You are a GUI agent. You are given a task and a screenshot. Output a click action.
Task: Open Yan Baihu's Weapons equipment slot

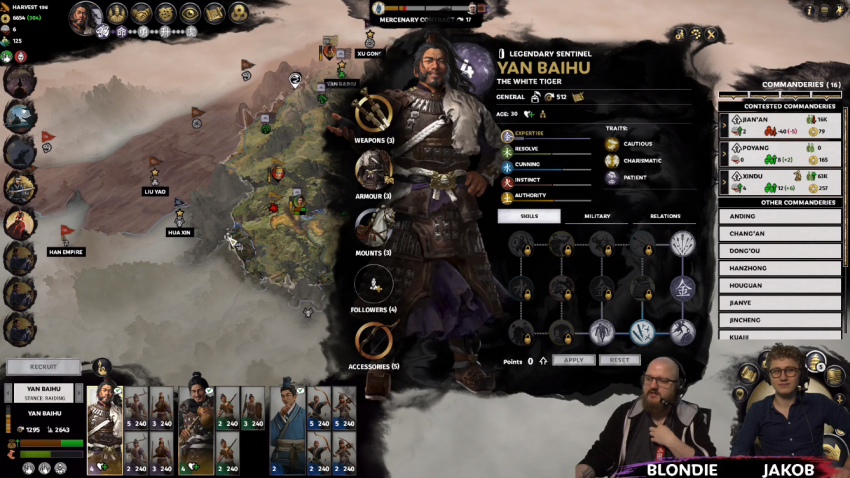point(373,113)
